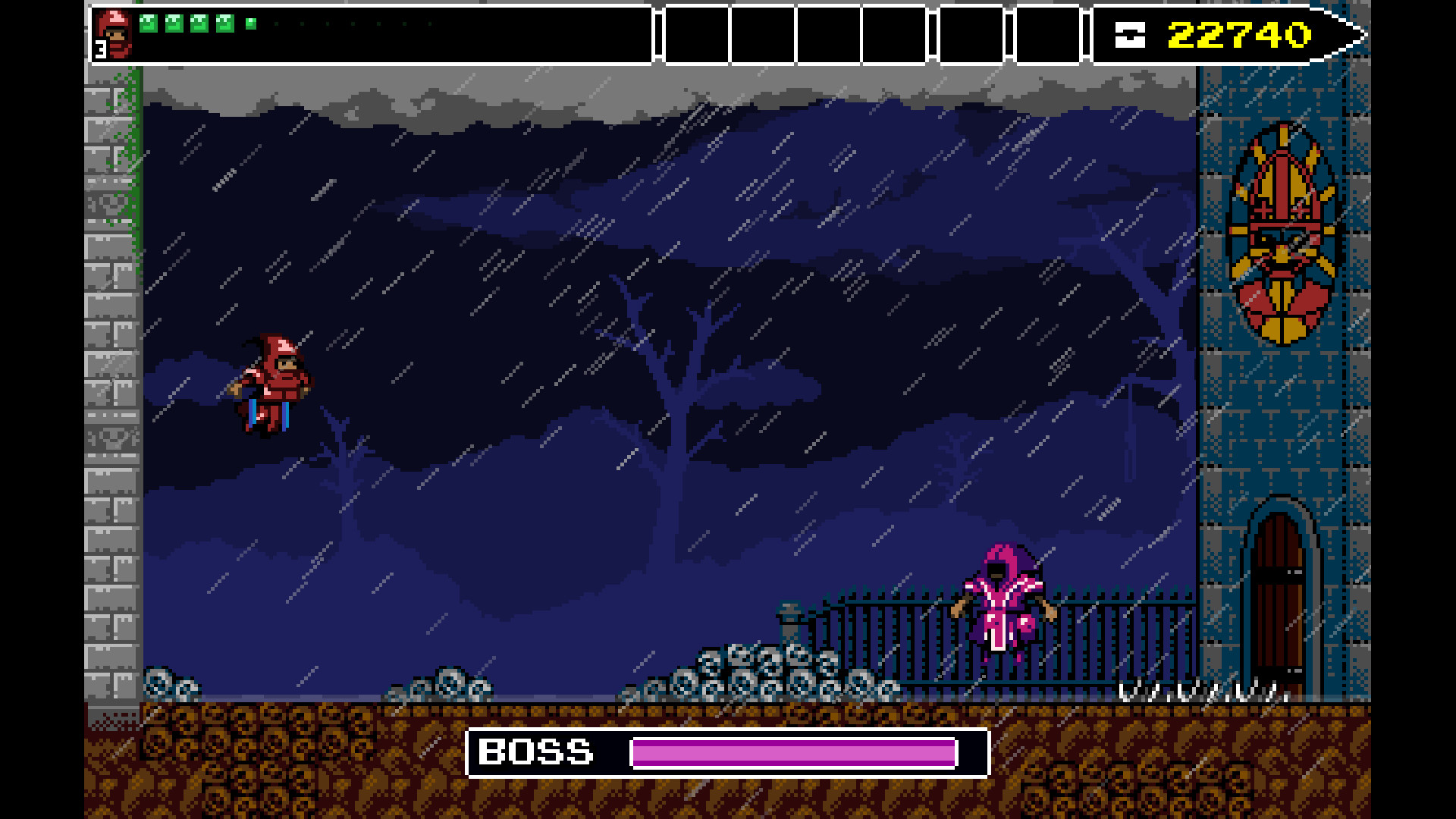This screenshot has width=1456, height=819.
Task: Click the half-filled fifth health gem
Action: [249, 25]
